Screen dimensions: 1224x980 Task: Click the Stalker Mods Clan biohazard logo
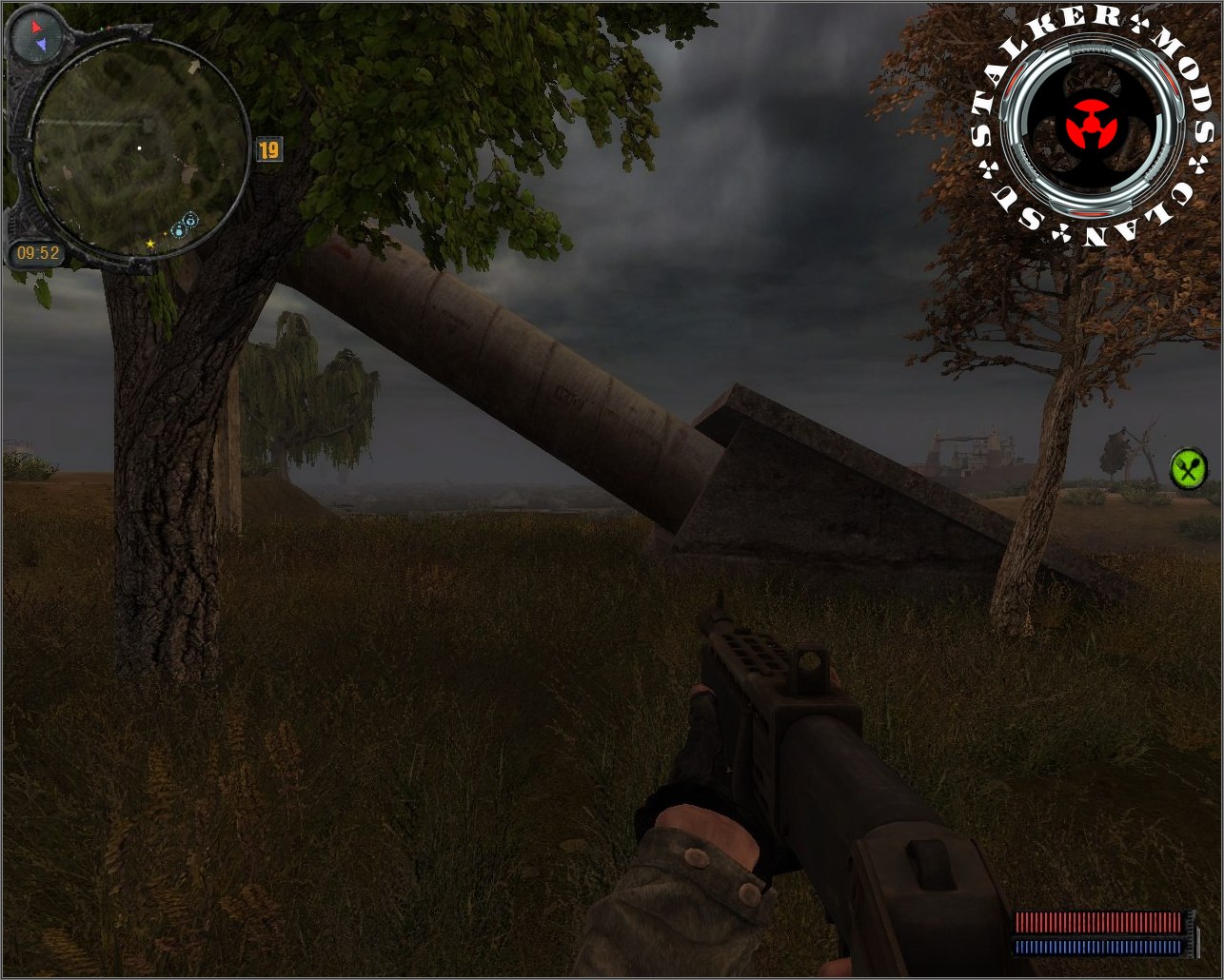[1095, 127]
